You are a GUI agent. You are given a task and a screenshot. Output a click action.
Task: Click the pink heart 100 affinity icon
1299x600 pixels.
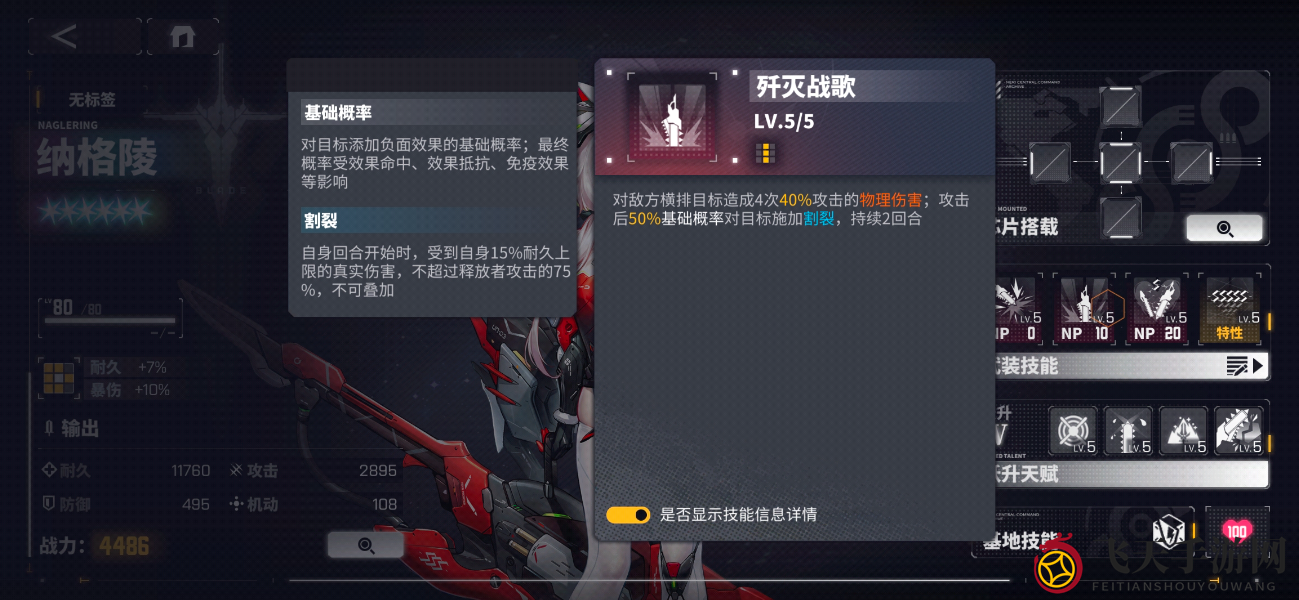(x=1236, y=532)
